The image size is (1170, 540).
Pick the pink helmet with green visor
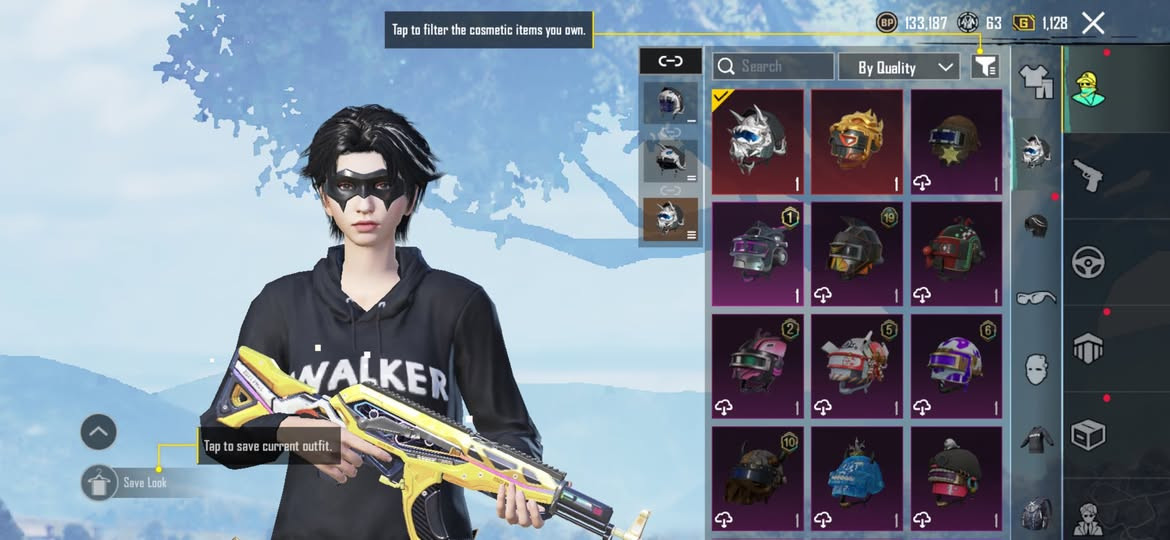[757, 366]
